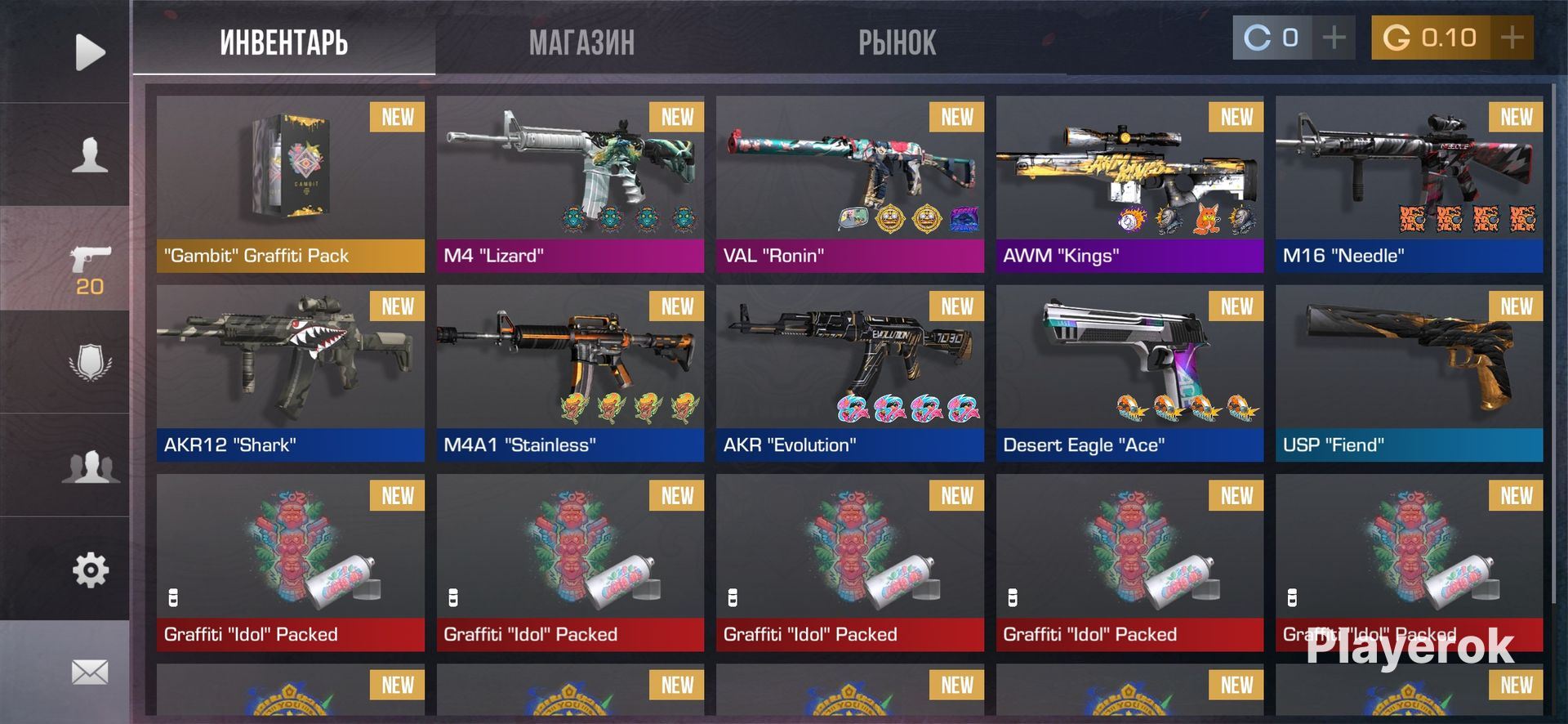Select the AKR12 "Shark" rifle
Image resolution: width=1568 pixels, height=724 pixels.
(290, 372)
